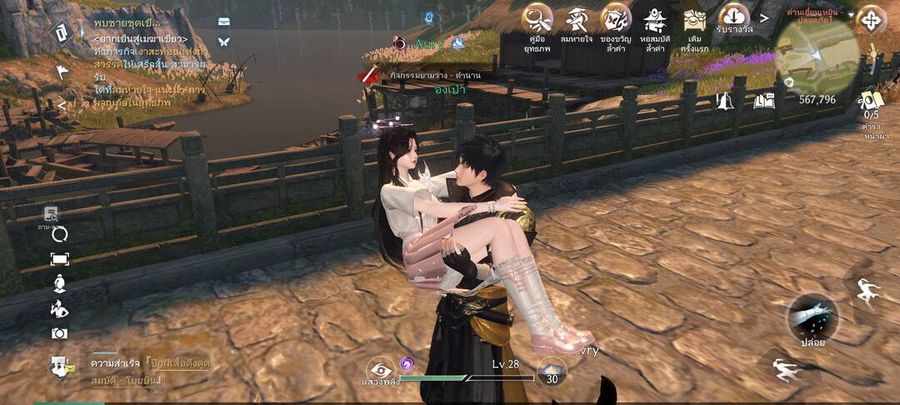Viewport: 900px width, 405px height.
Task: Collapse the quest tracker with left arrow
Action: pyautogui.click(x=61, y=103)
